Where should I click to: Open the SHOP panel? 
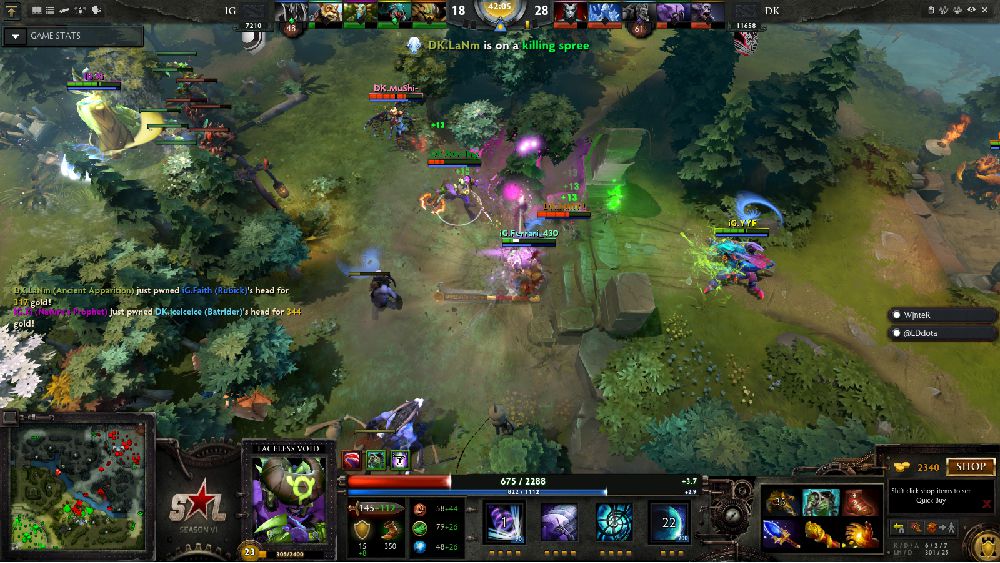[970, 466]
